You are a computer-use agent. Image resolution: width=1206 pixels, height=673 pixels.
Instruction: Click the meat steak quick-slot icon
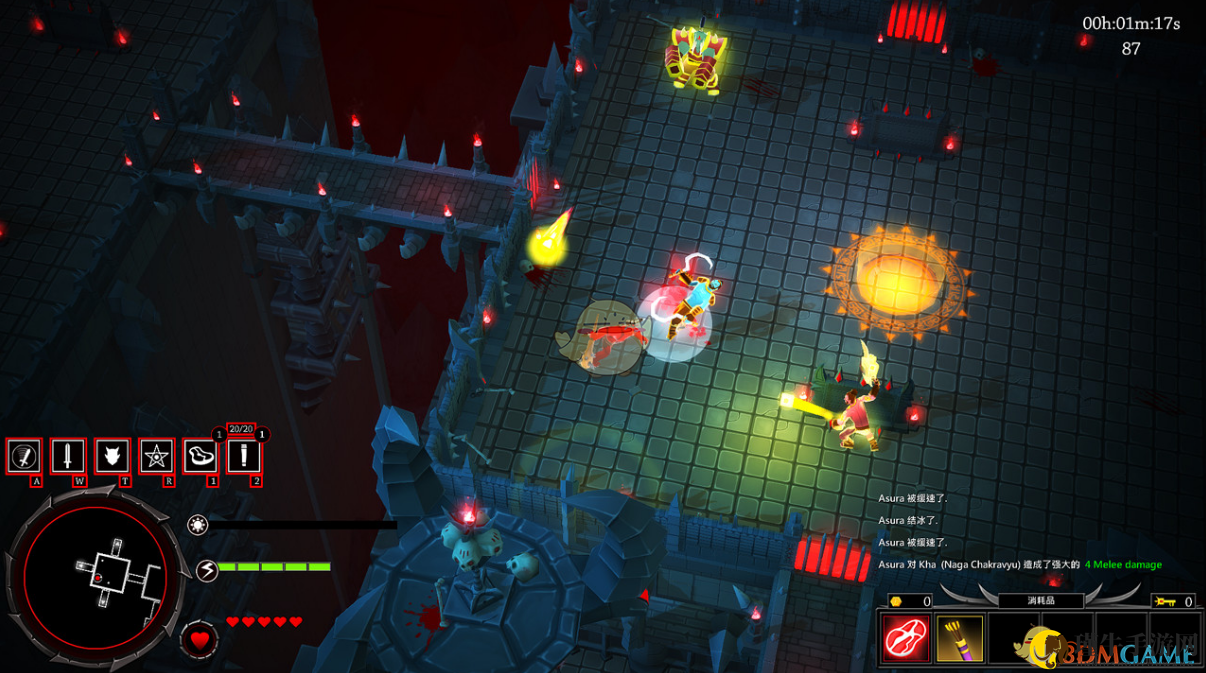click(x=200, y=456)
